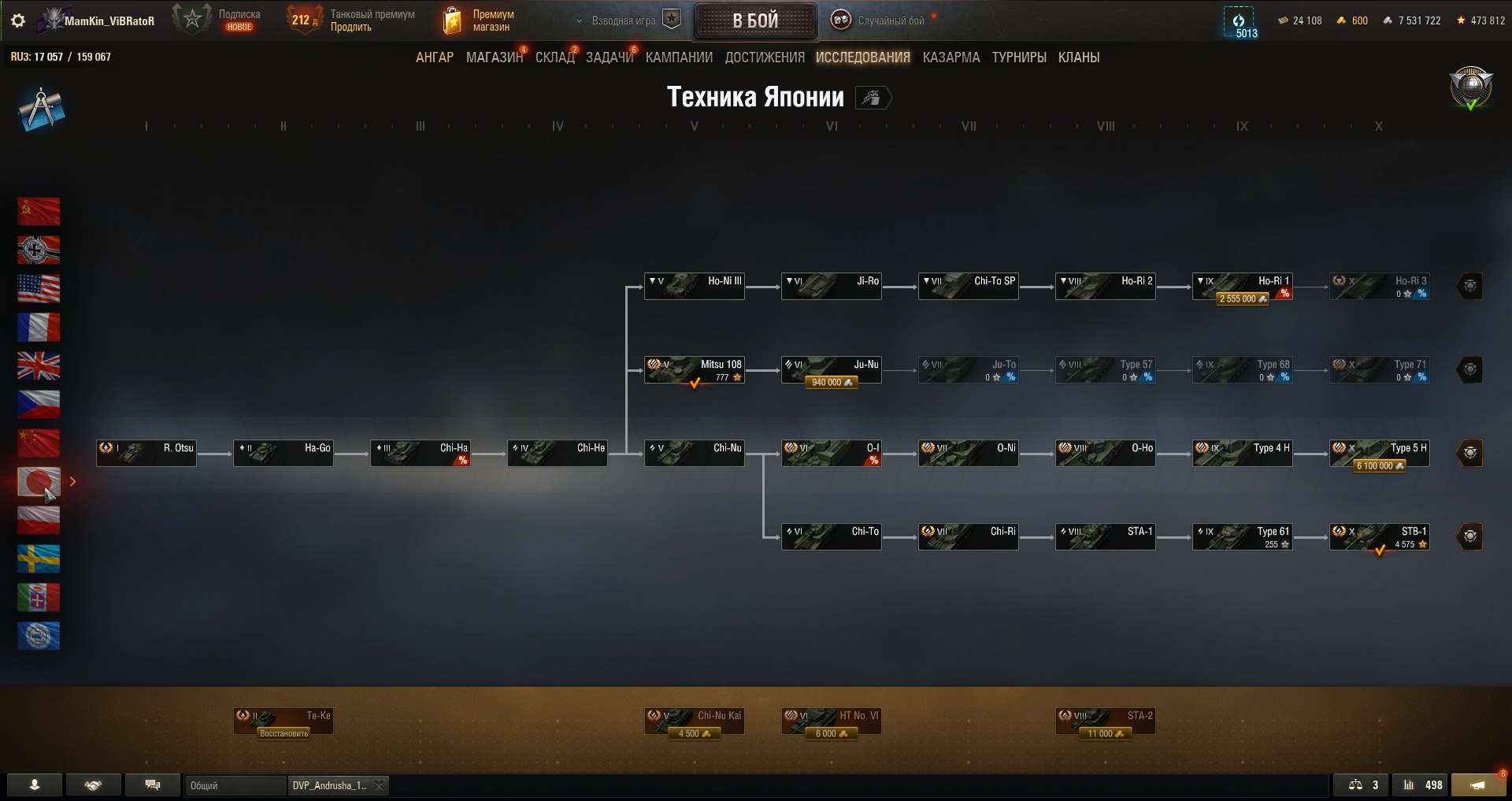Open the Премиум магазин shop bag icon

point(453,20)
